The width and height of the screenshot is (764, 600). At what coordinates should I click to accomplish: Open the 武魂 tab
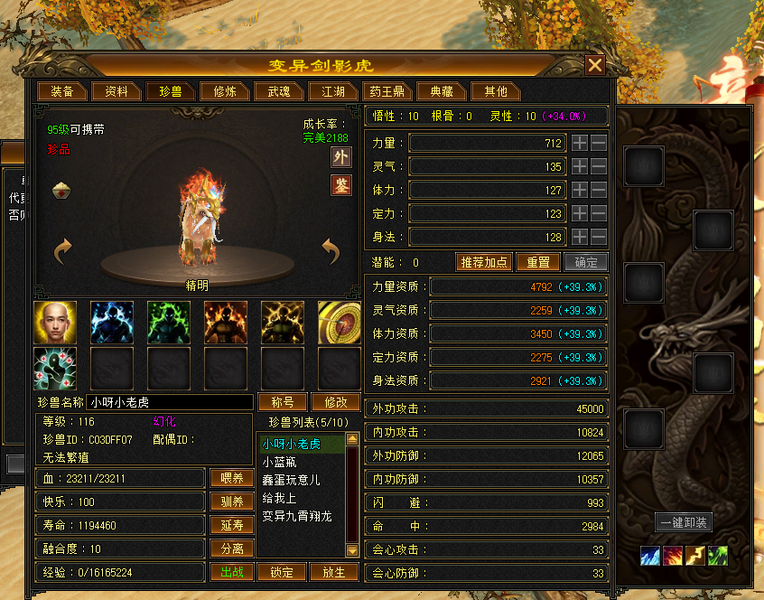click(278, 92)
